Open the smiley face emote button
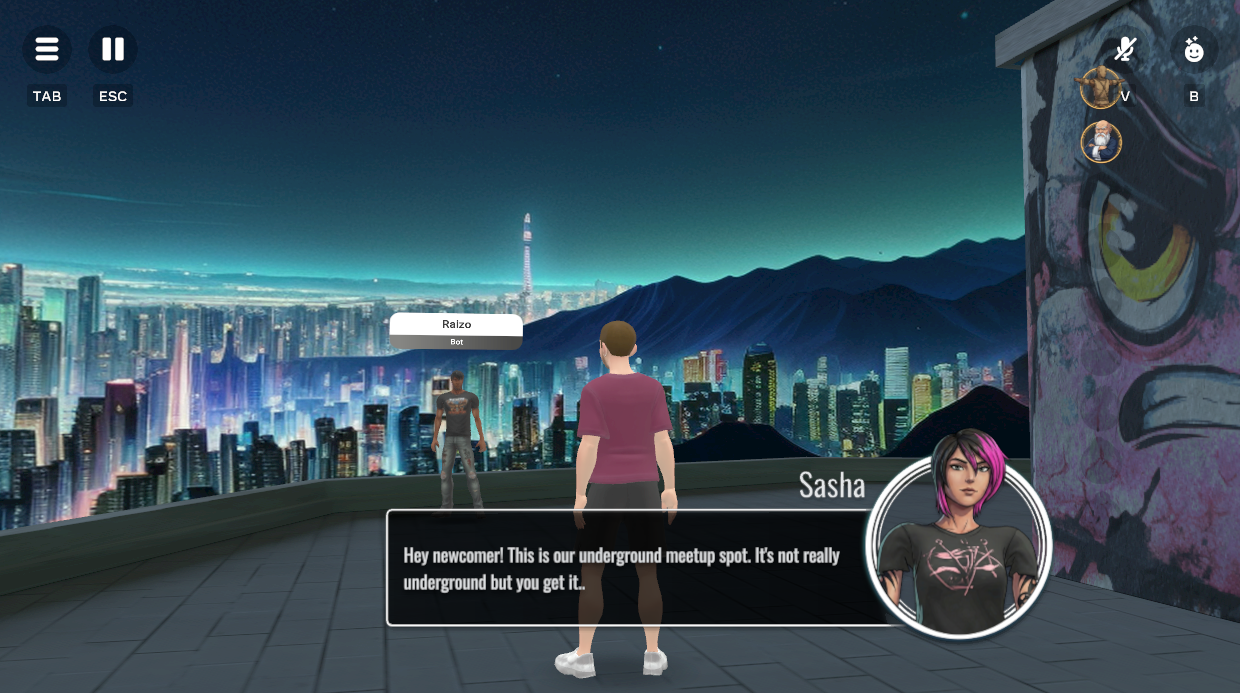The image size is (1240, 693). pos(1193,49)
